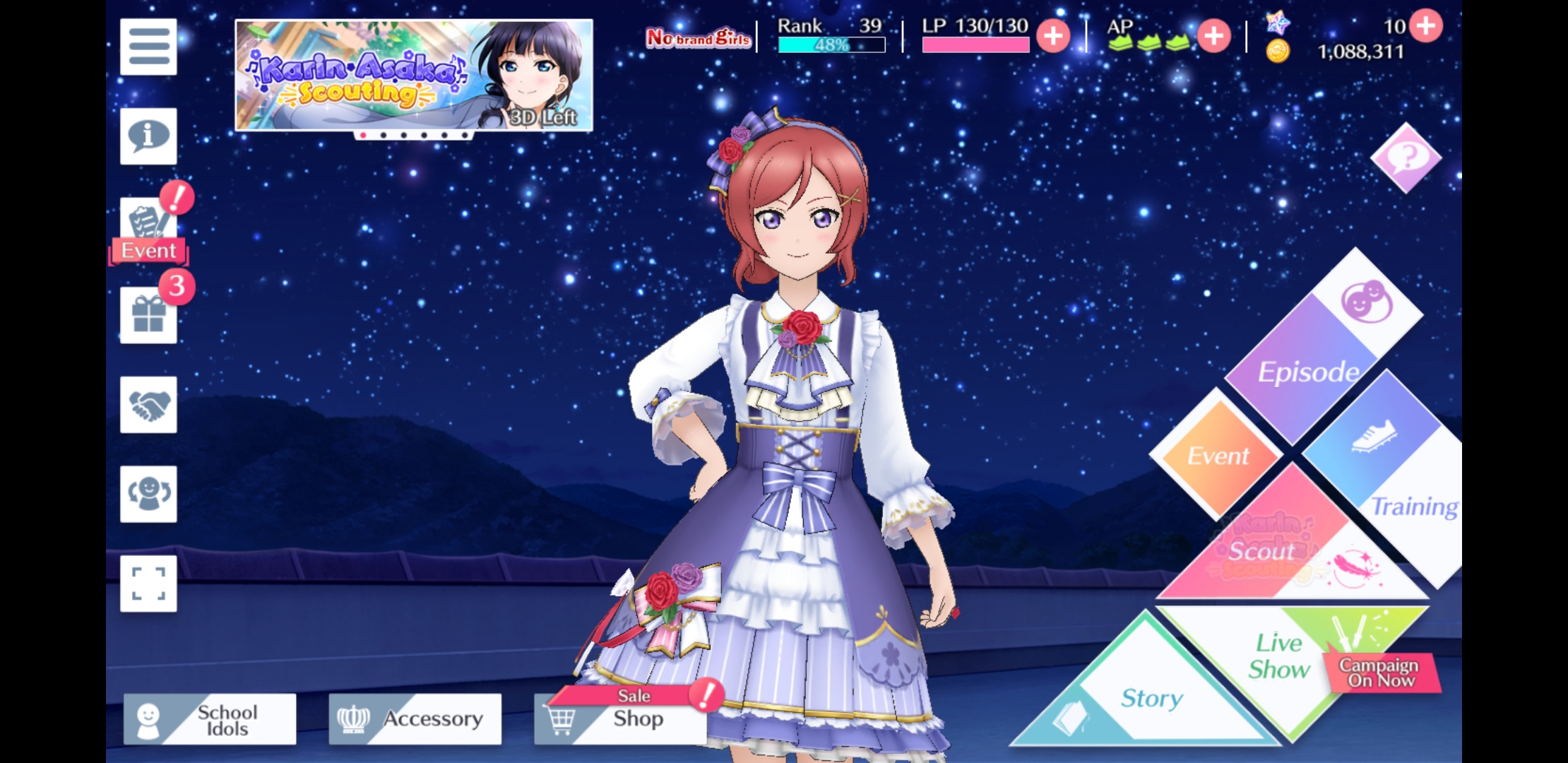Screen dimensions: 1568x763
Task: Open the School Idols menu
Action: [x=210, y=719]
